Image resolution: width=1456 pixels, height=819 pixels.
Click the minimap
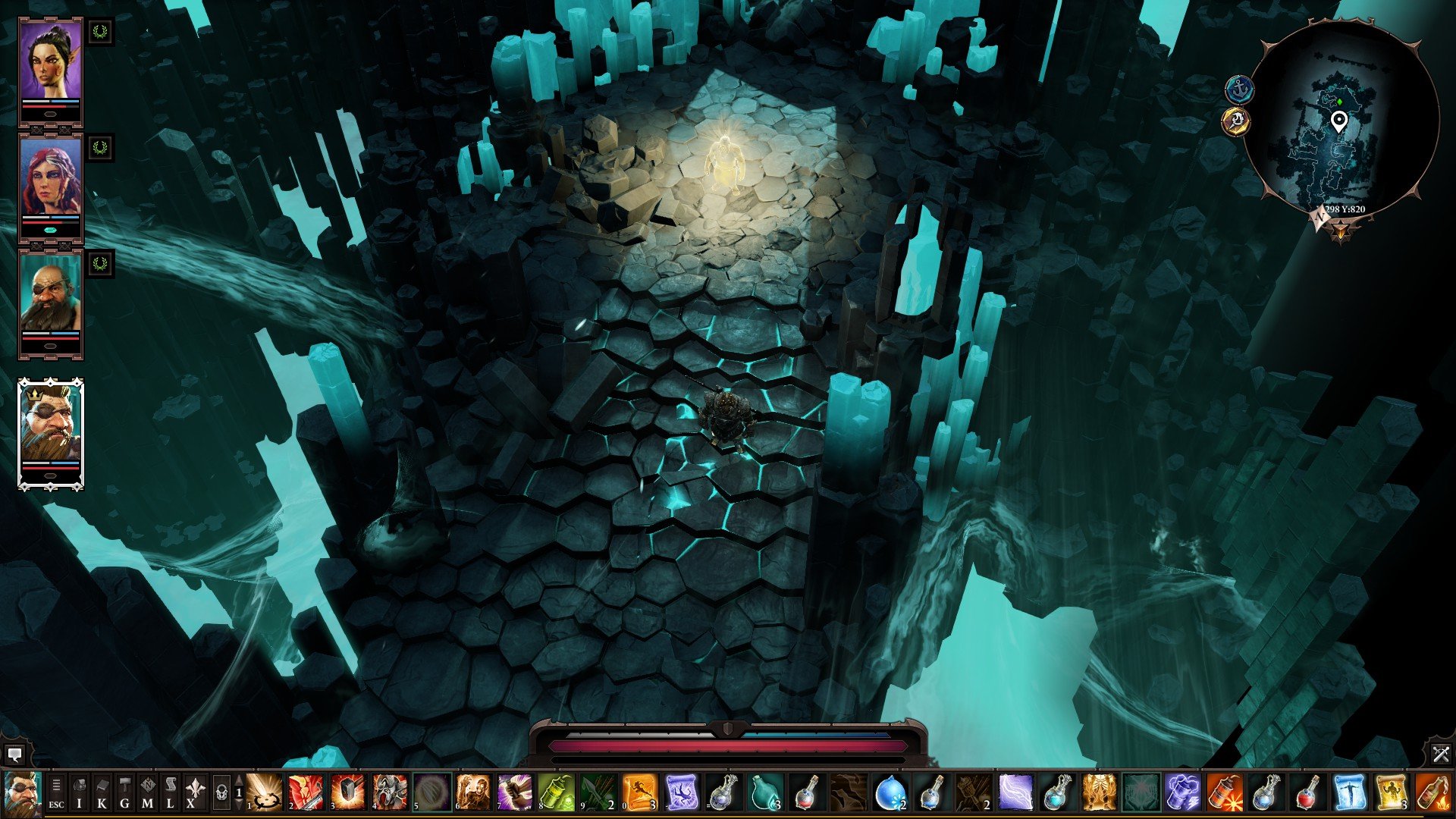[x=1341, y=121]
